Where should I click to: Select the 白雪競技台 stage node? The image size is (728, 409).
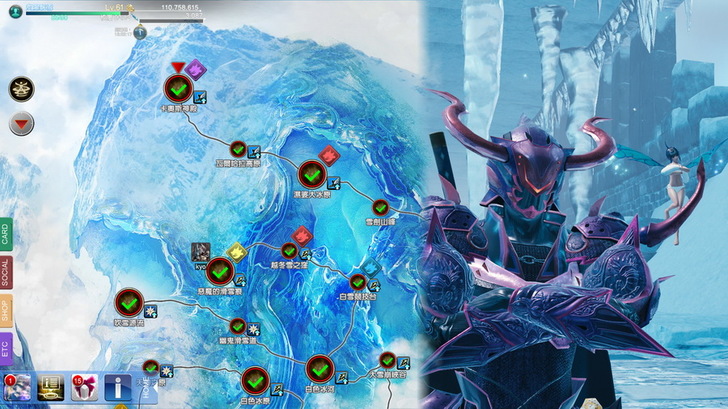pos(357,283)
